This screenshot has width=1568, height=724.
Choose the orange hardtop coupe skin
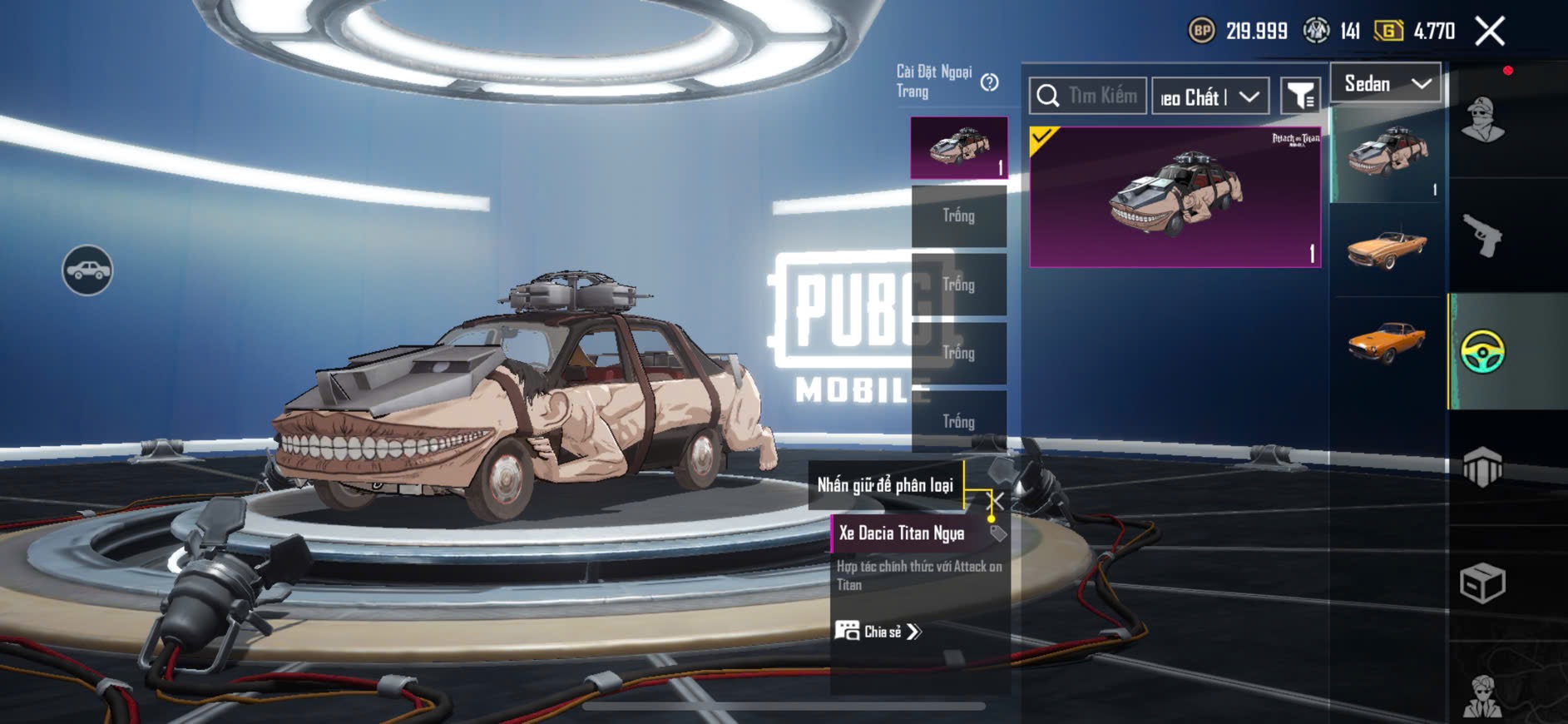[1387, 342]
